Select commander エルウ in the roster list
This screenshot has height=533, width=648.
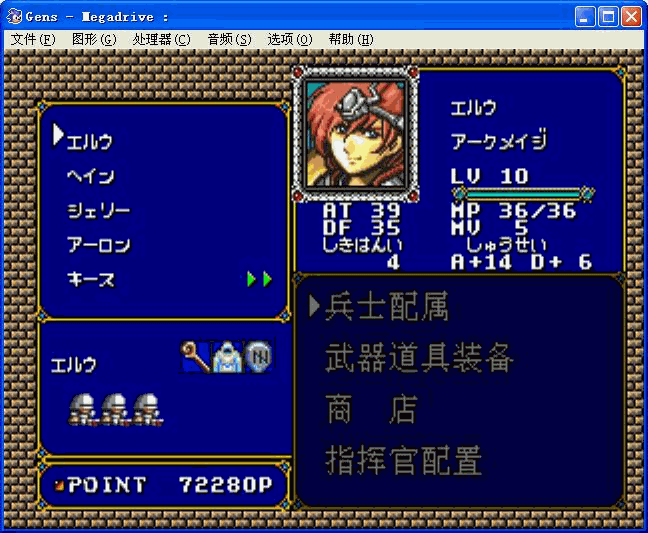(x=90, y=141)
